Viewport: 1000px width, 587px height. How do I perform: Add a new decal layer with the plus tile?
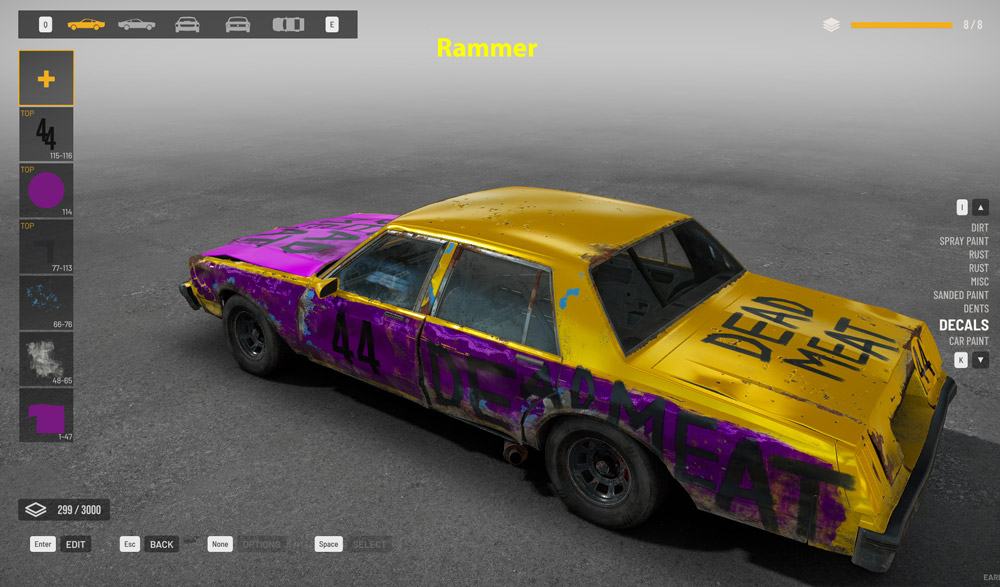(46, 78)
